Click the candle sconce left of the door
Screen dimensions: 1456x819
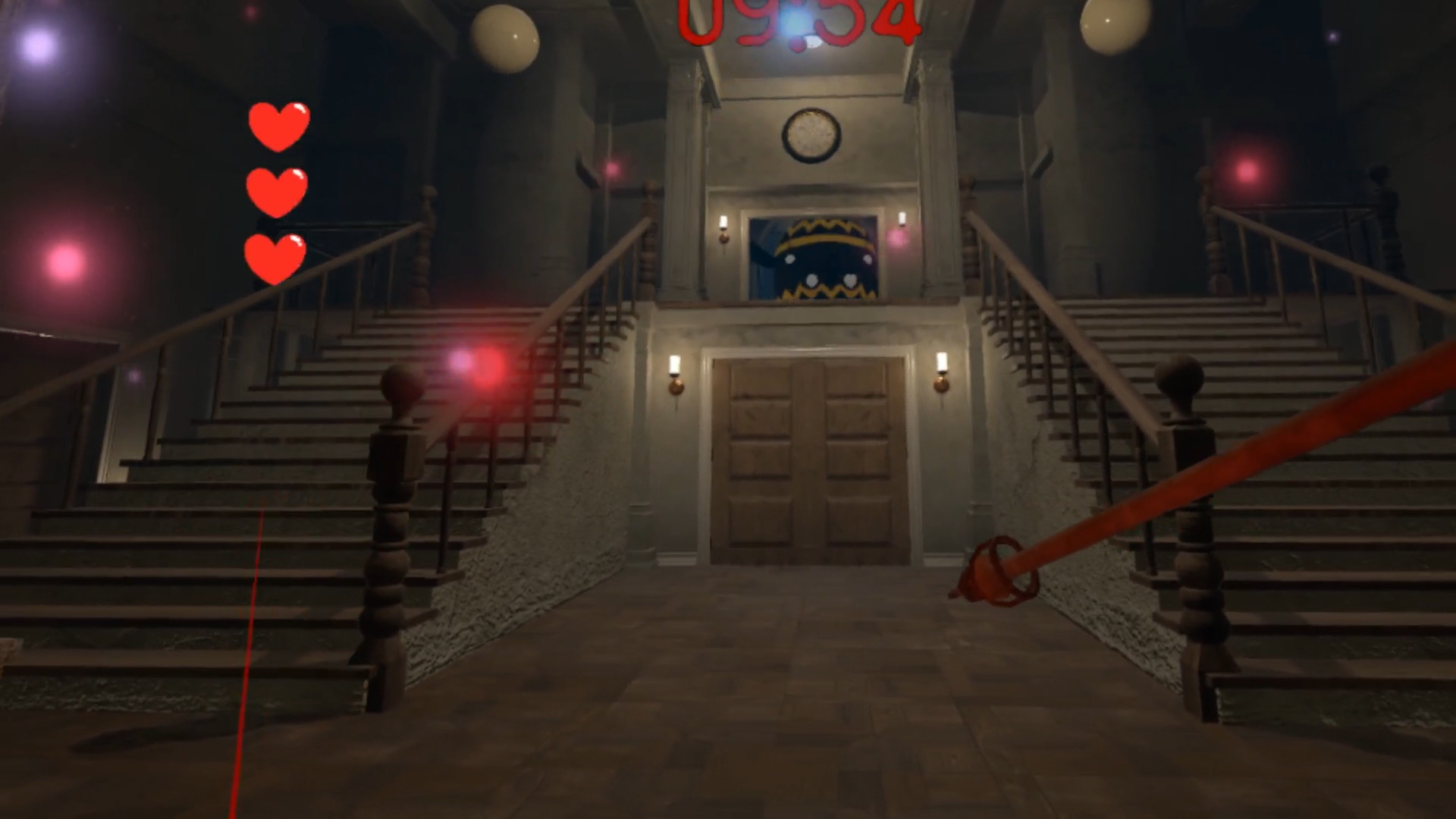pyautogui.click(x=674, y=375)
